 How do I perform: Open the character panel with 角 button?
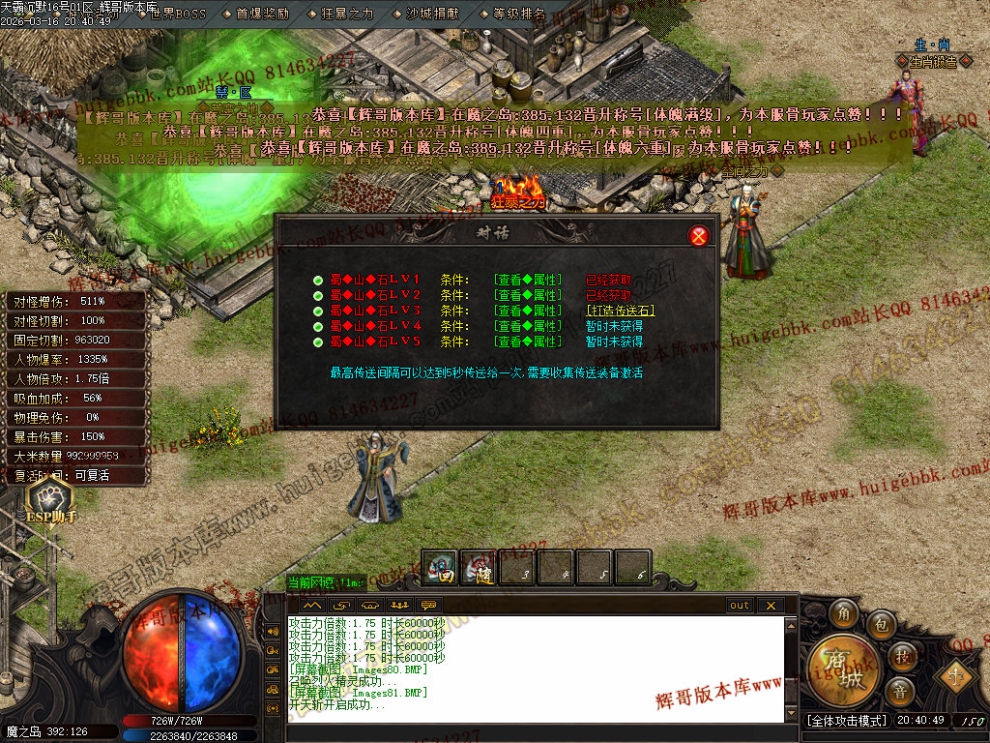click(x=846, y=614)
